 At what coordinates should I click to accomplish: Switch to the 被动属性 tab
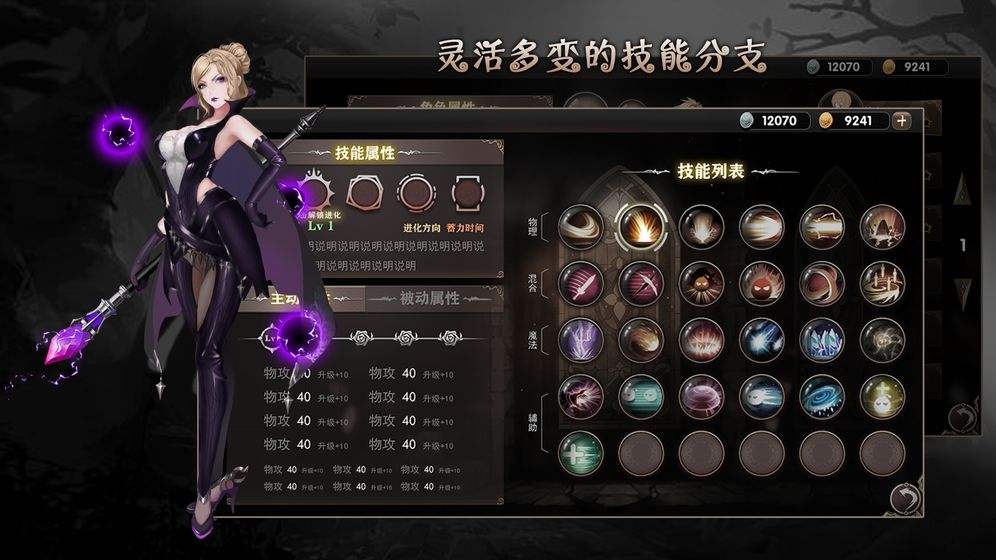click(429, 298)
